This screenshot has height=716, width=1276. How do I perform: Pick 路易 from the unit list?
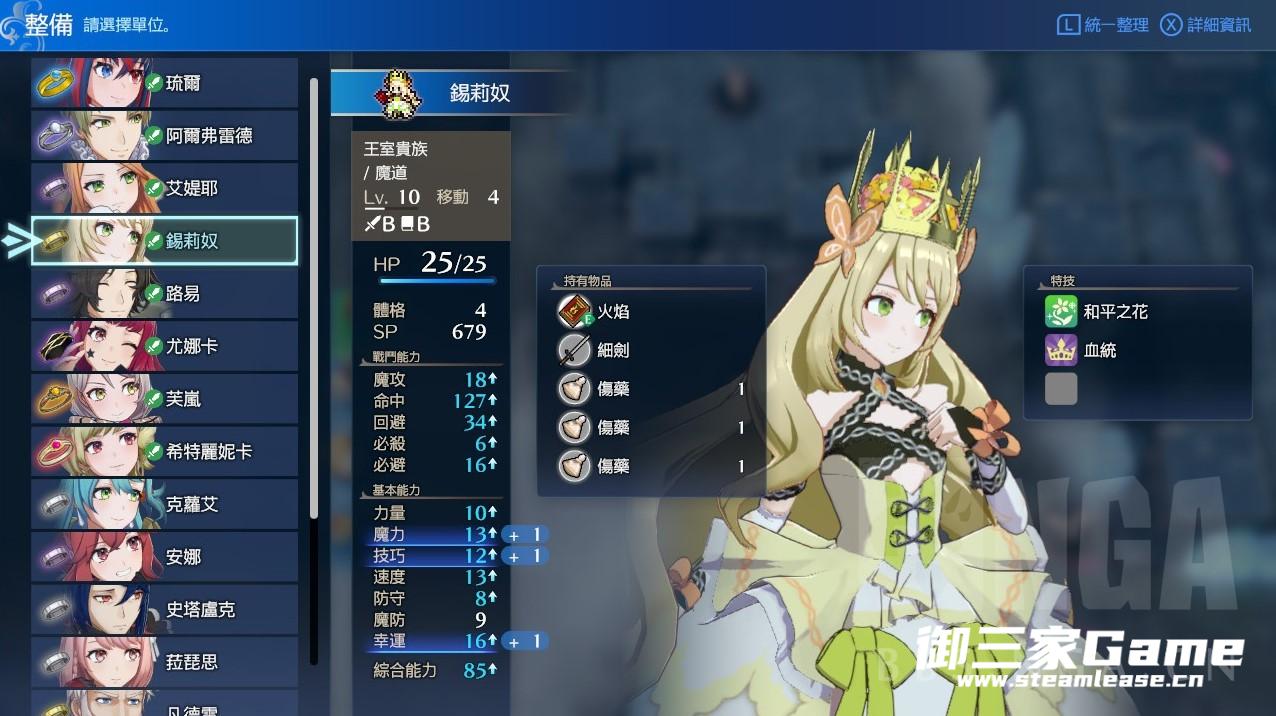tap(165, 294)
